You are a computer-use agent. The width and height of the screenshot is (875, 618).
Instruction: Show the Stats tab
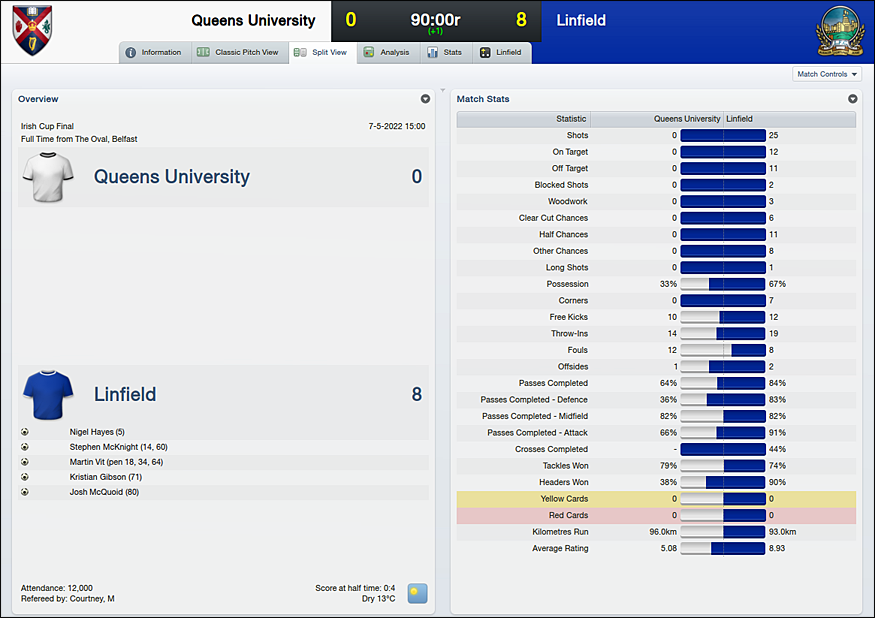(x=445, y=53)
